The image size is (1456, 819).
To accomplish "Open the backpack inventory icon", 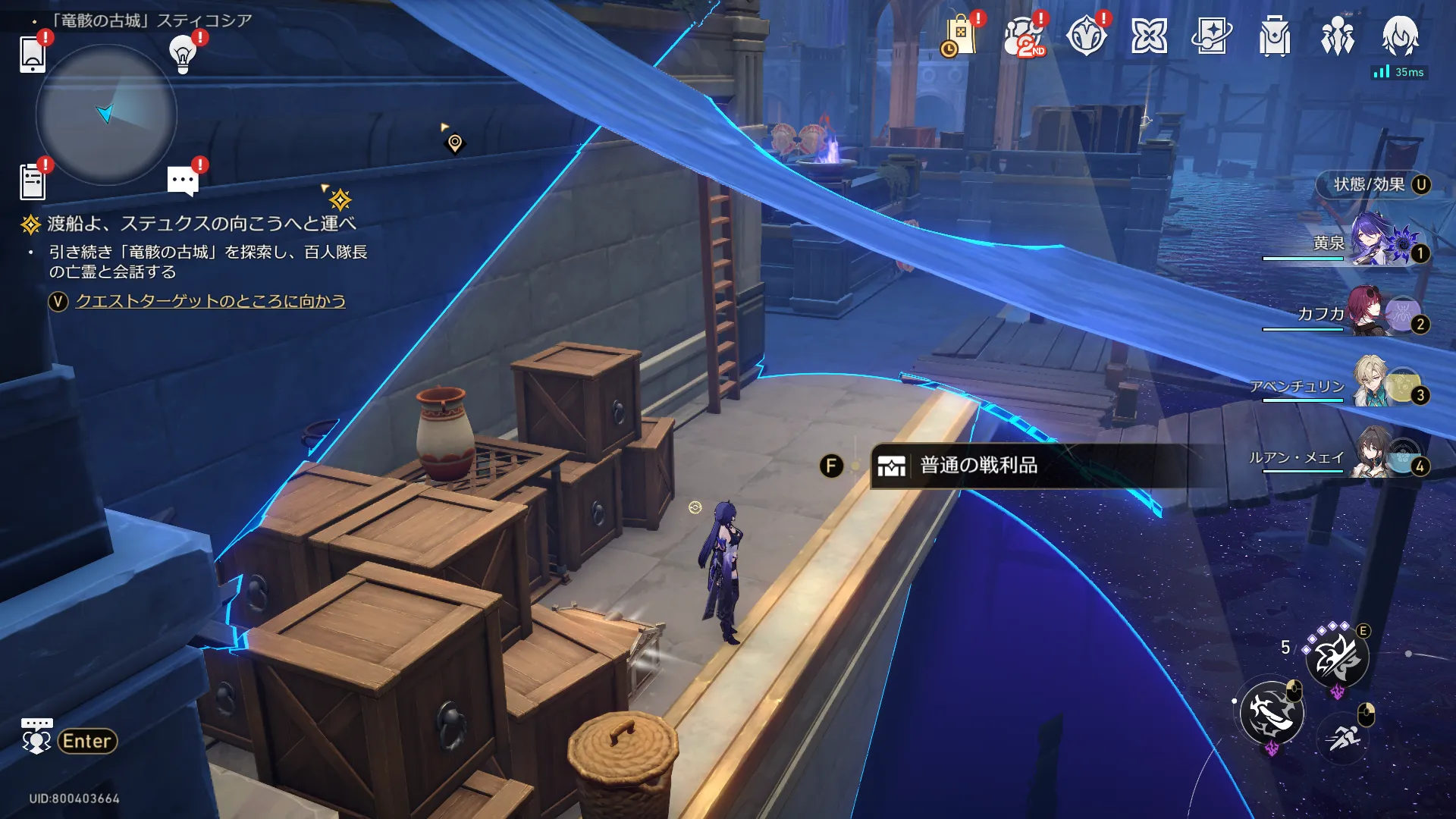I will click(1275, 36).
